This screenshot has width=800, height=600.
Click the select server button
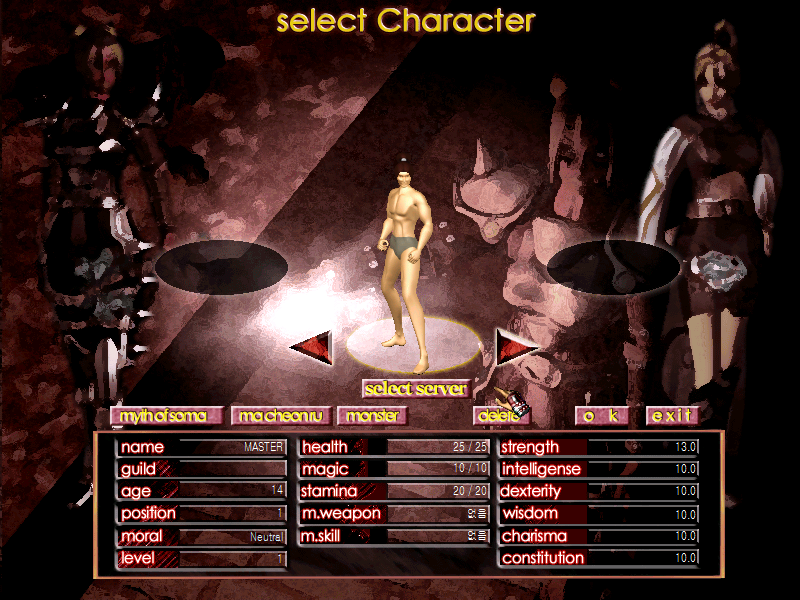(415, 388)
